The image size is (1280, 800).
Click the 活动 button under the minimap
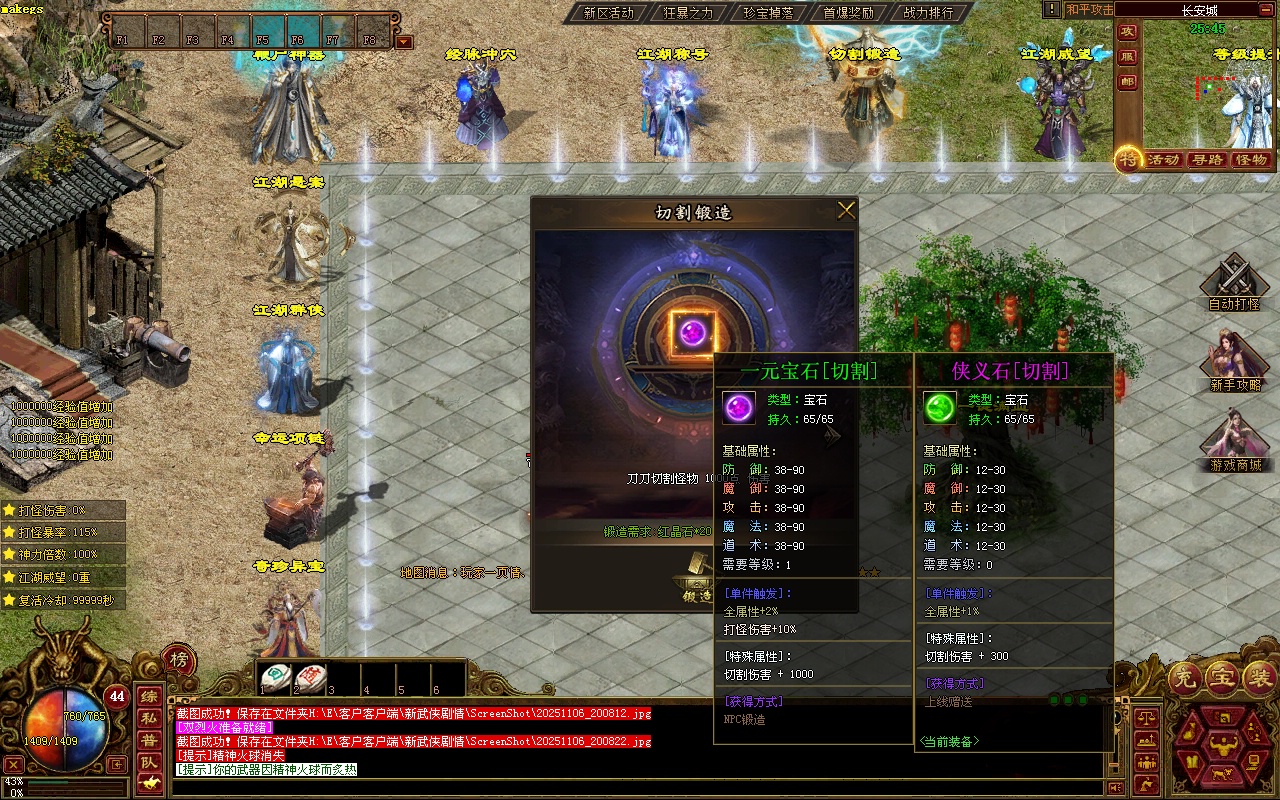(1163, 160)
